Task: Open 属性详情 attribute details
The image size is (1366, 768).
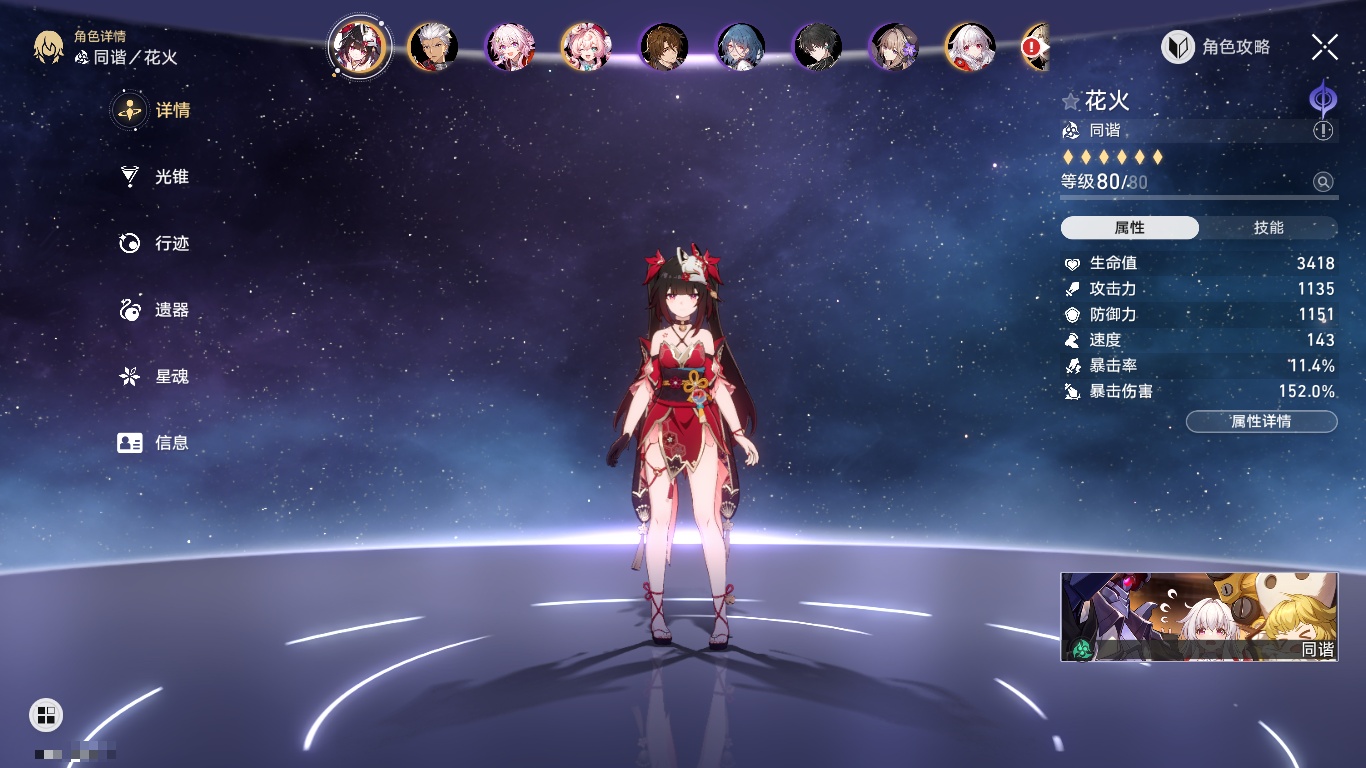Action: [x=1261, y=422]
